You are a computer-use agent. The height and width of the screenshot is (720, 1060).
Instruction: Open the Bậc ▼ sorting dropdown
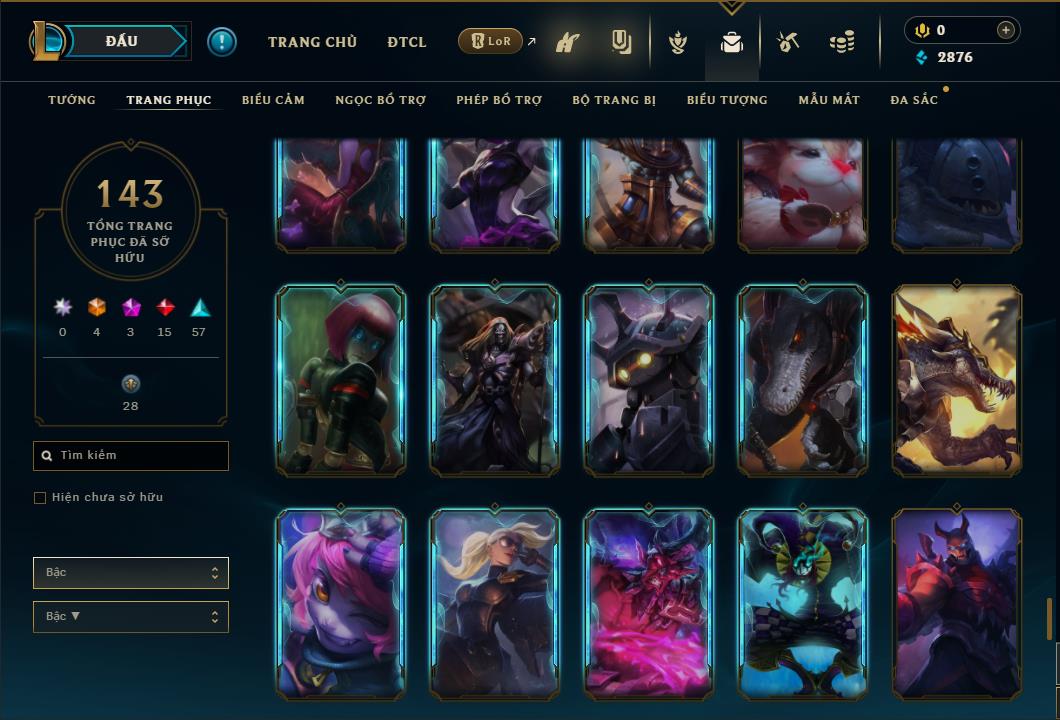click(x=131, y=617)
